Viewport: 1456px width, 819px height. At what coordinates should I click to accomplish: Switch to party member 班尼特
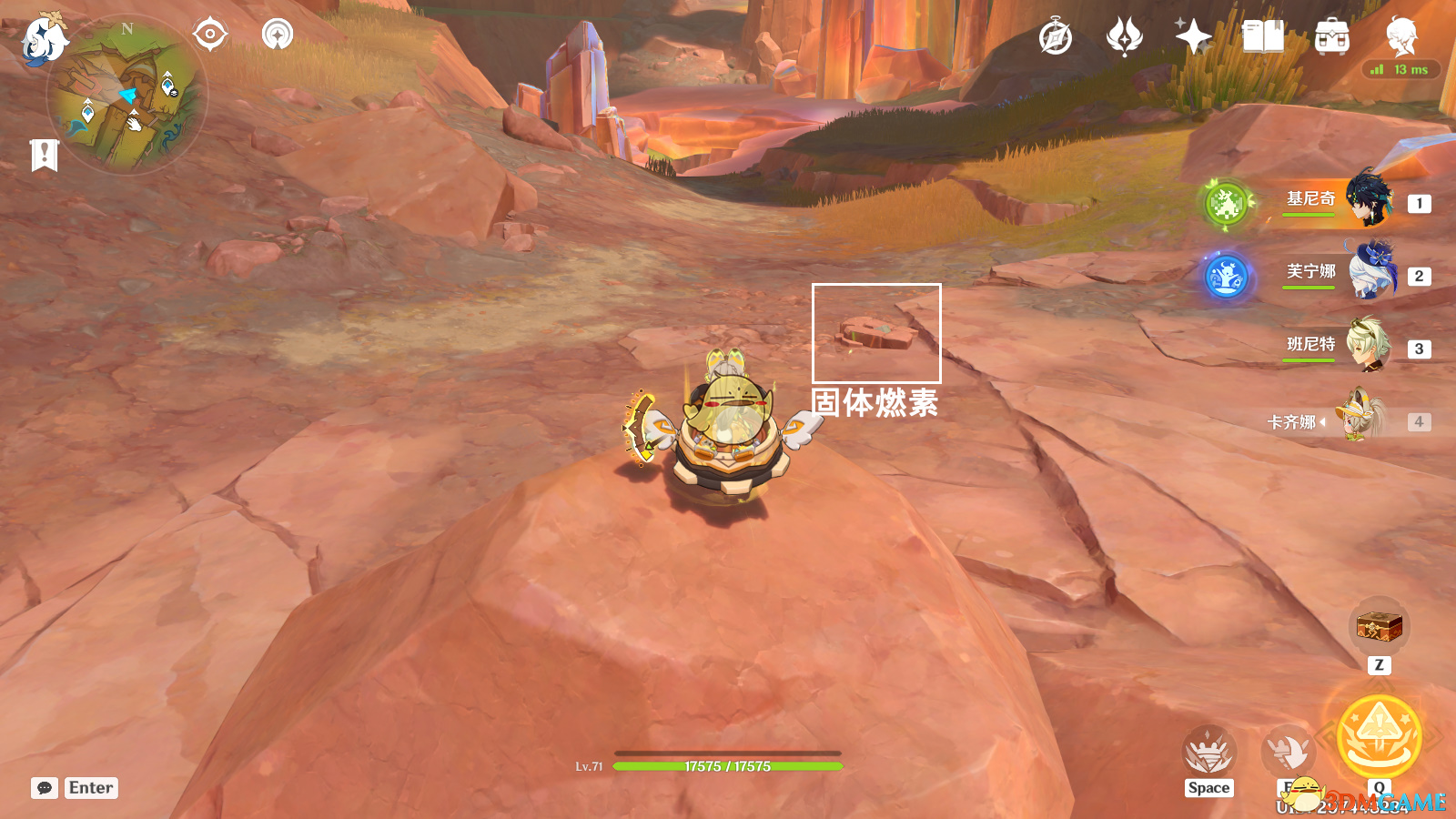[1368, 349]
